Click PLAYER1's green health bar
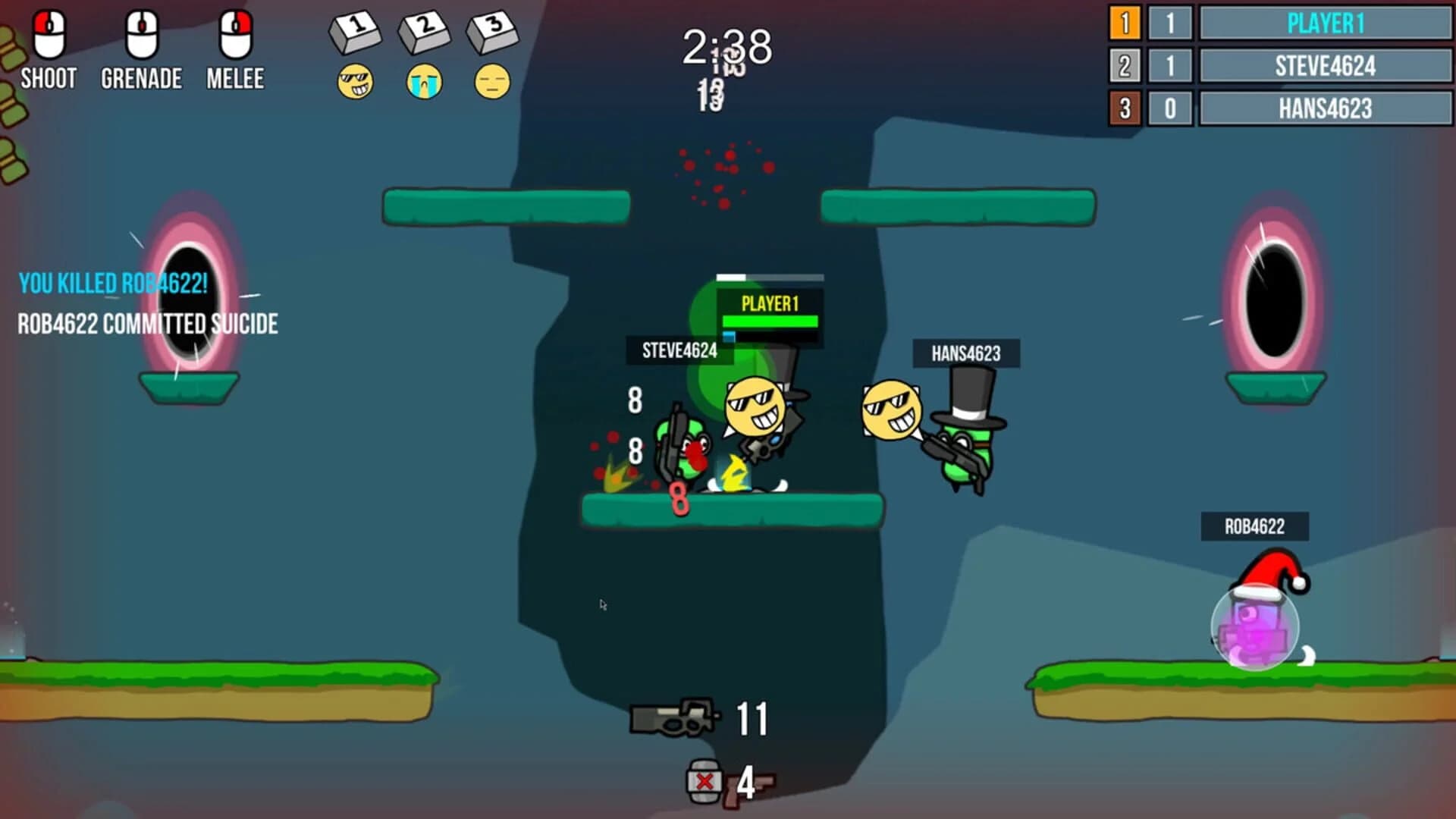1456x819 pixels. point(771,322)
